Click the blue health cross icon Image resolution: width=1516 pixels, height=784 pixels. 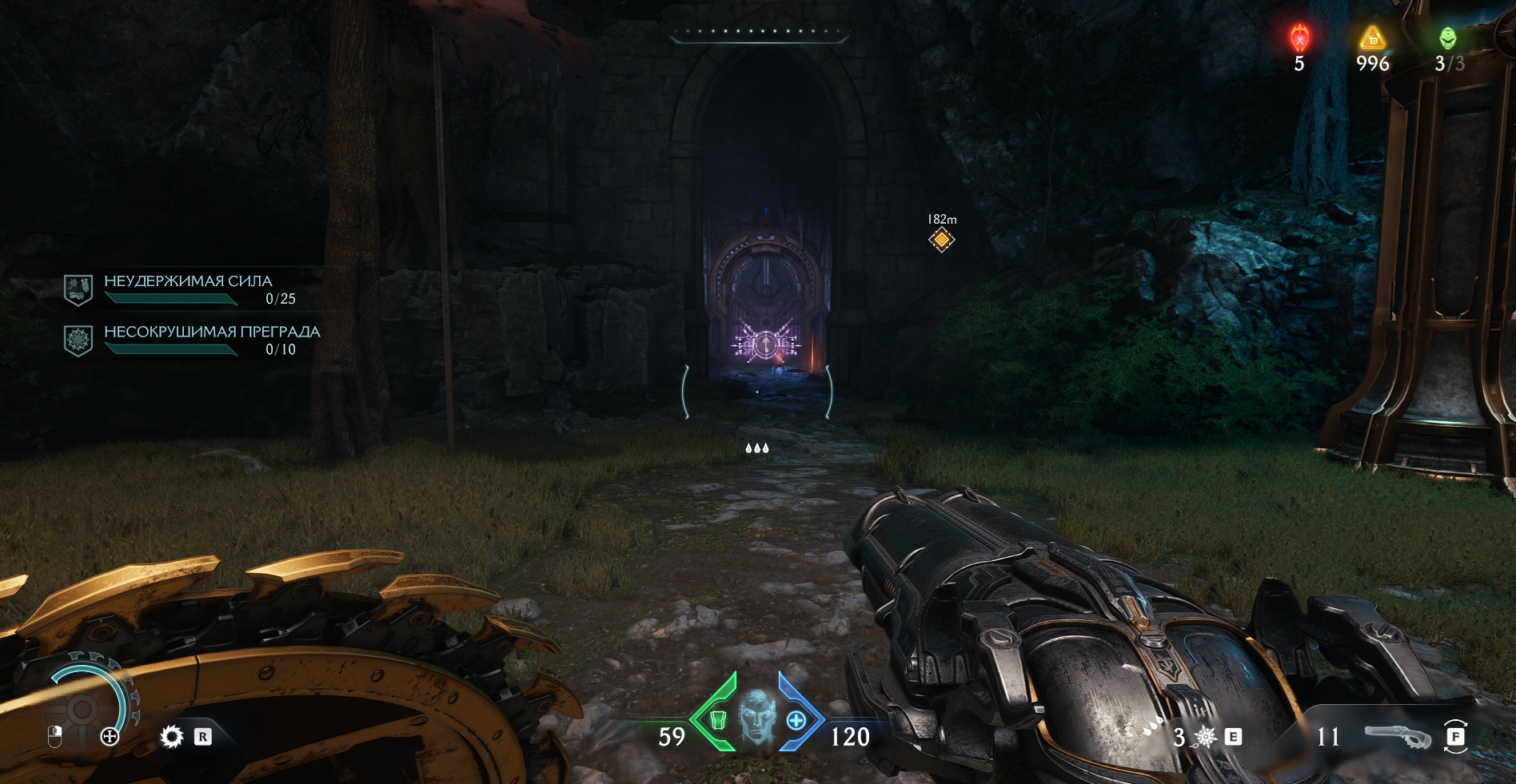click(x=796, y=721)
